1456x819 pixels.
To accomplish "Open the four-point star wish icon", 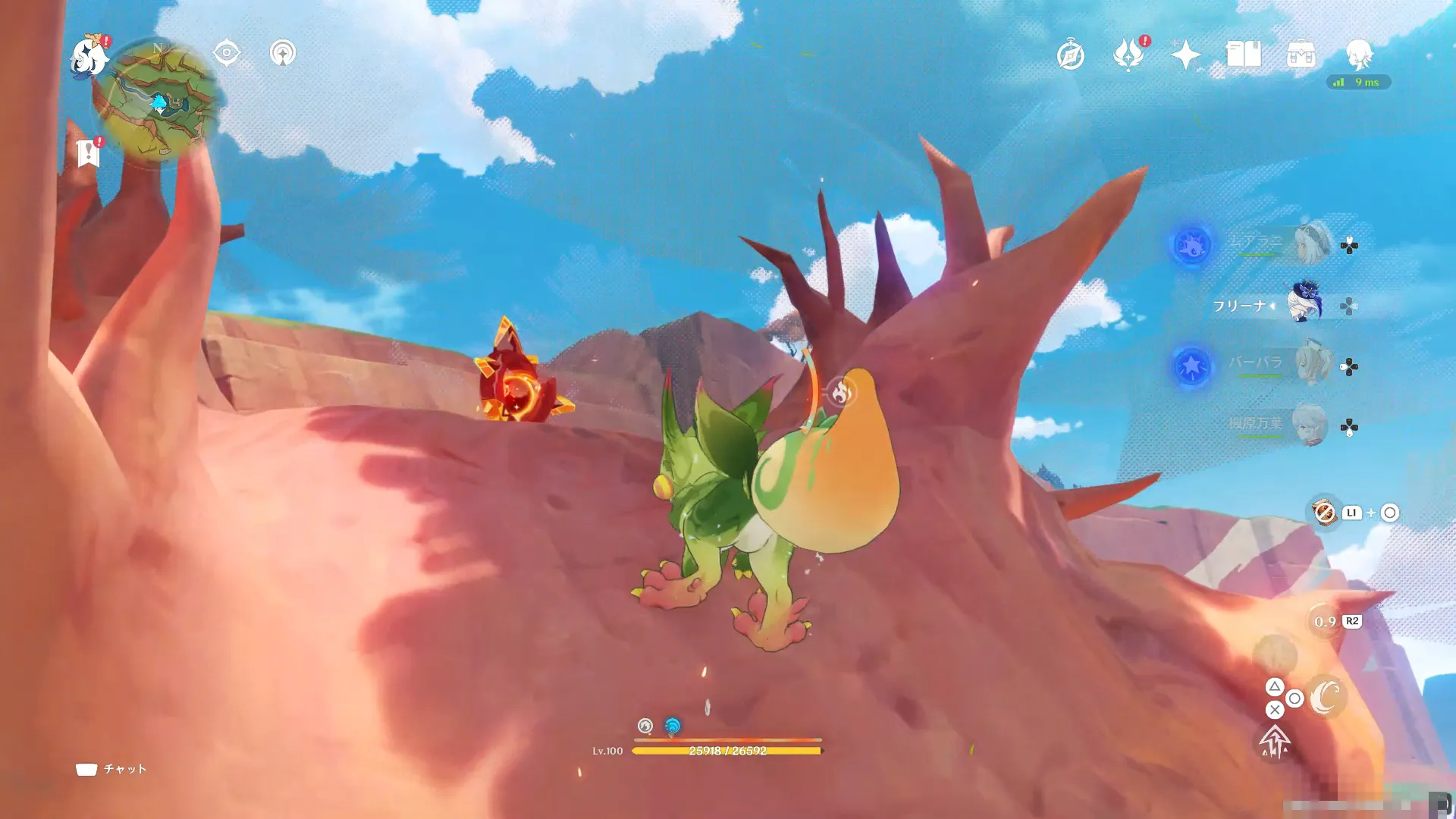I will pyautogui.click(x=1185, y=55).
